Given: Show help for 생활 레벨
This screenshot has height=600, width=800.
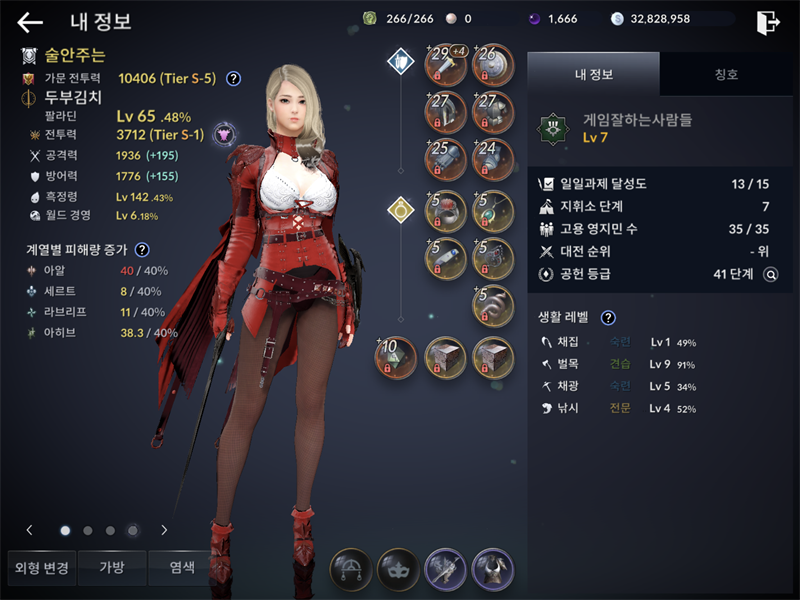Looking at the screenshot, I should tap(607, 318).
